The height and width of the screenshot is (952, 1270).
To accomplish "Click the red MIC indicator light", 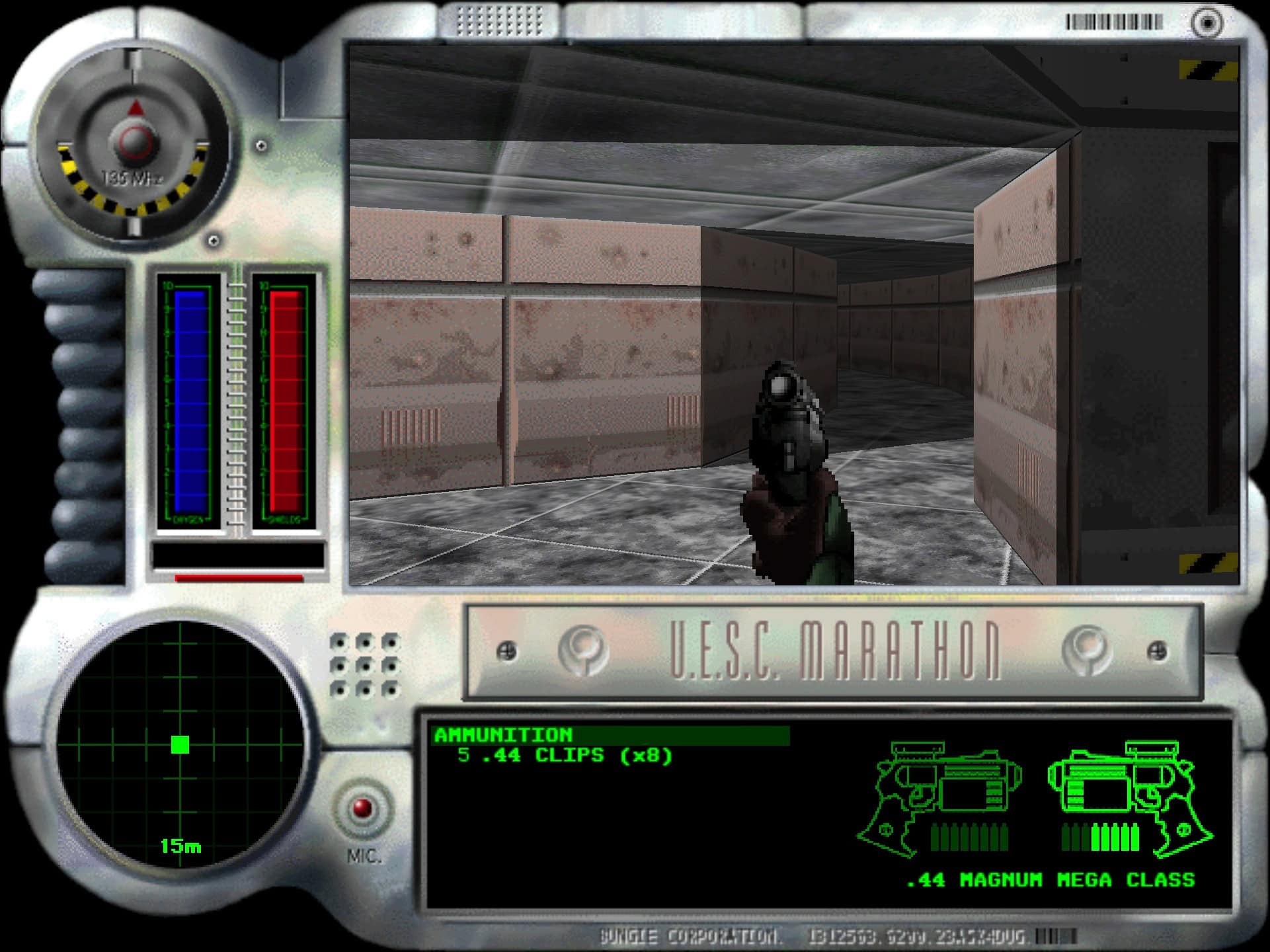I will [362, 809].
